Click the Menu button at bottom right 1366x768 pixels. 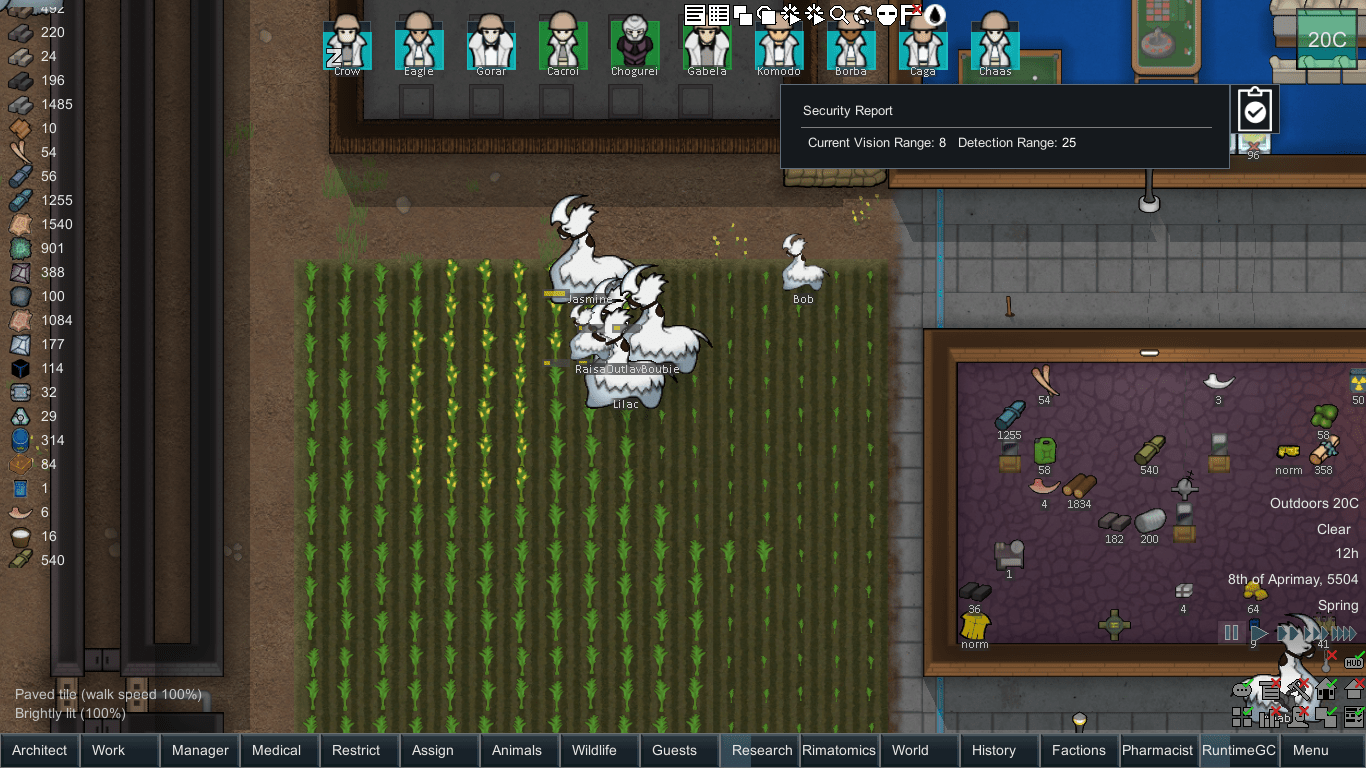pos(1310,750)
